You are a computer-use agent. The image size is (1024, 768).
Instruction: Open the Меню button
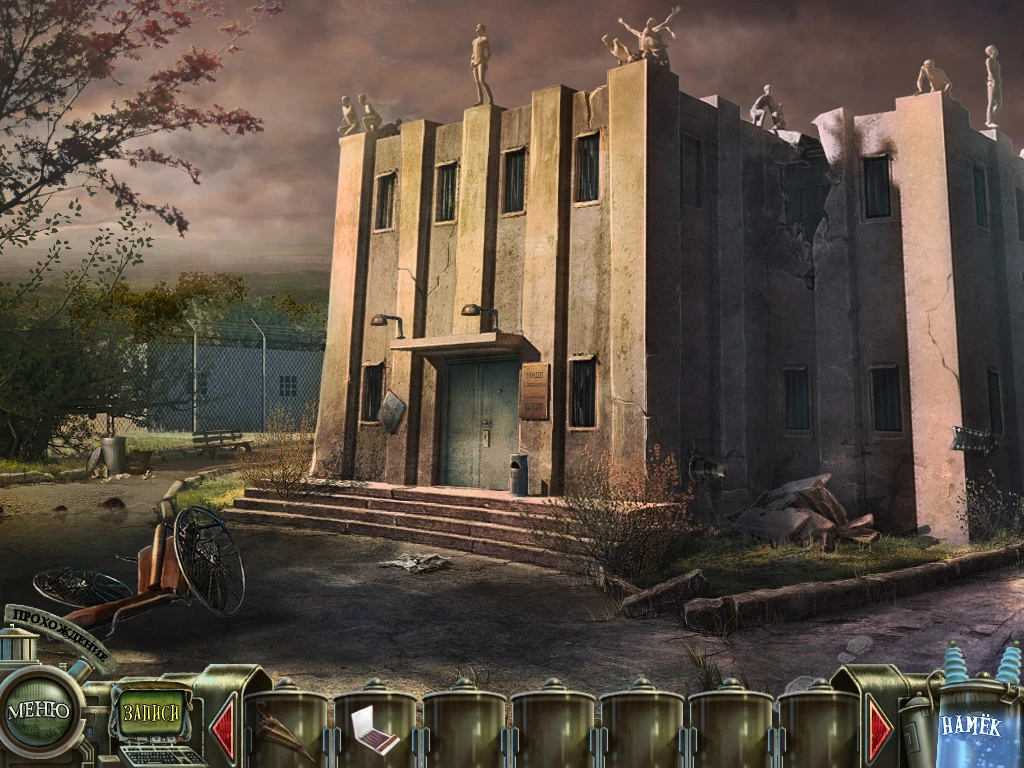coord(39,711)
